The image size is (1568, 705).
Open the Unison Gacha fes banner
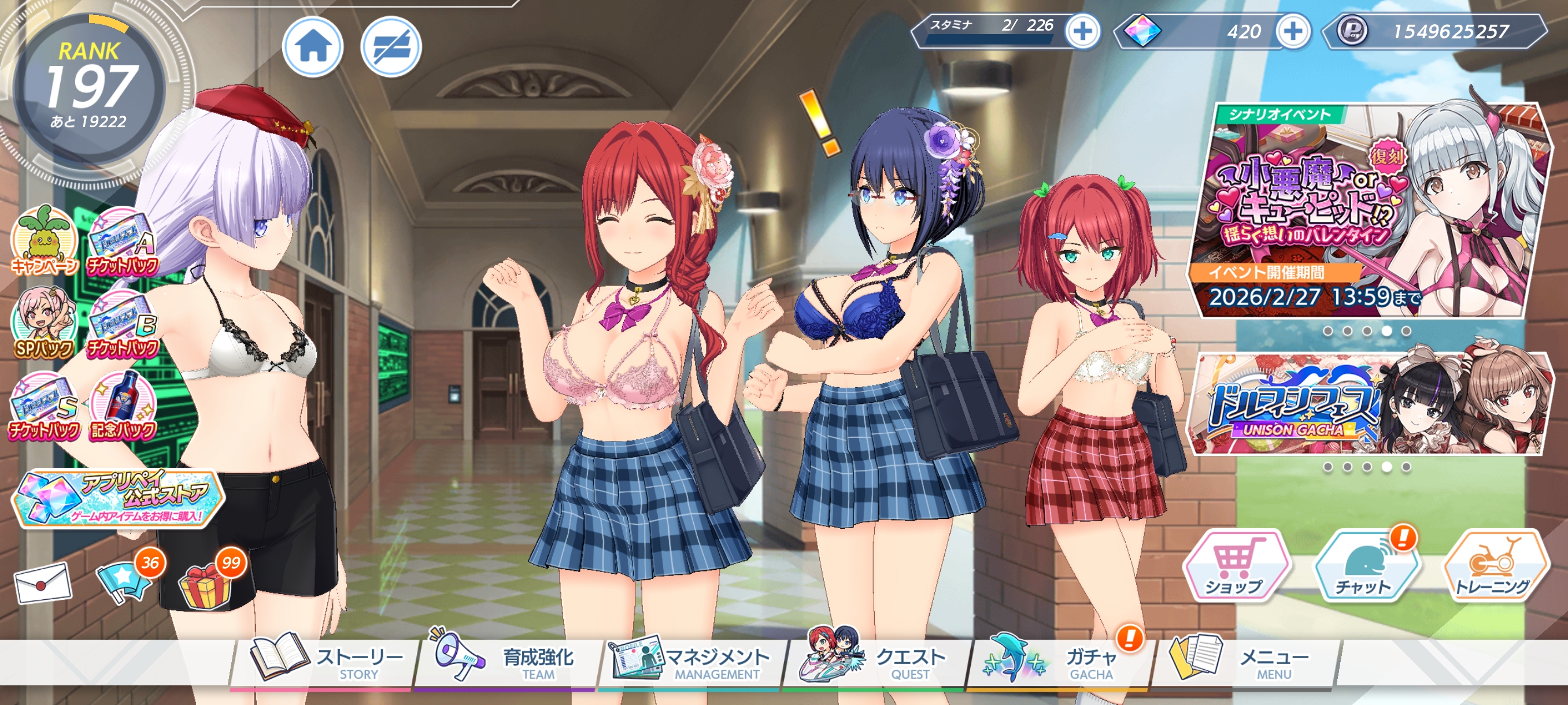click(x=1367, y=405)
